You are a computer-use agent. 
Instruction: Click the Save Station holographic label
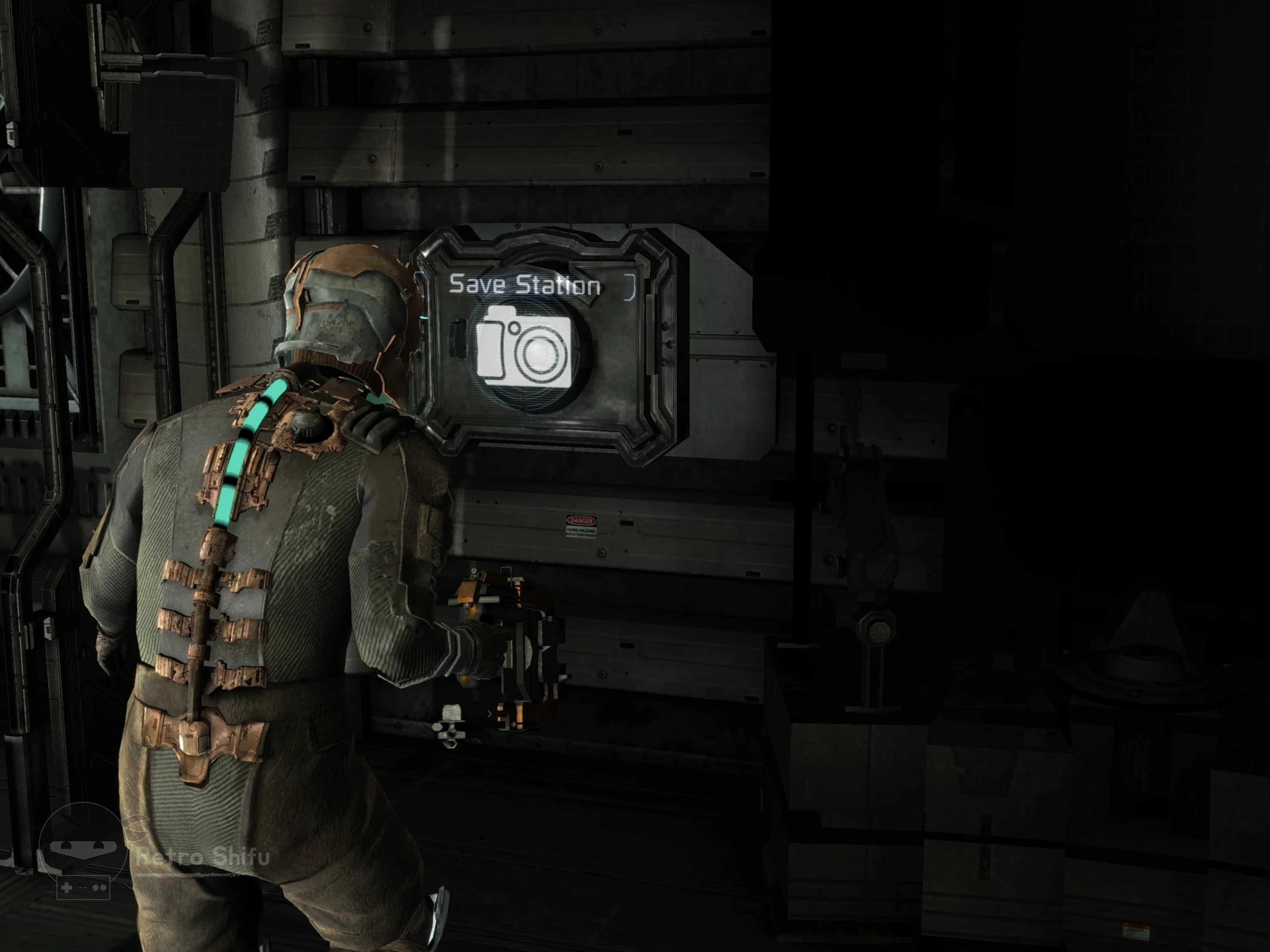524,284
